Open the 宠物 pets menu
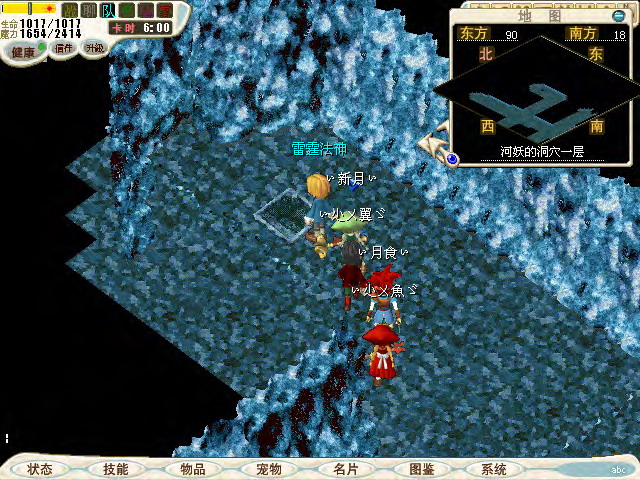This screenshot has height=480, width=640. 268,469
